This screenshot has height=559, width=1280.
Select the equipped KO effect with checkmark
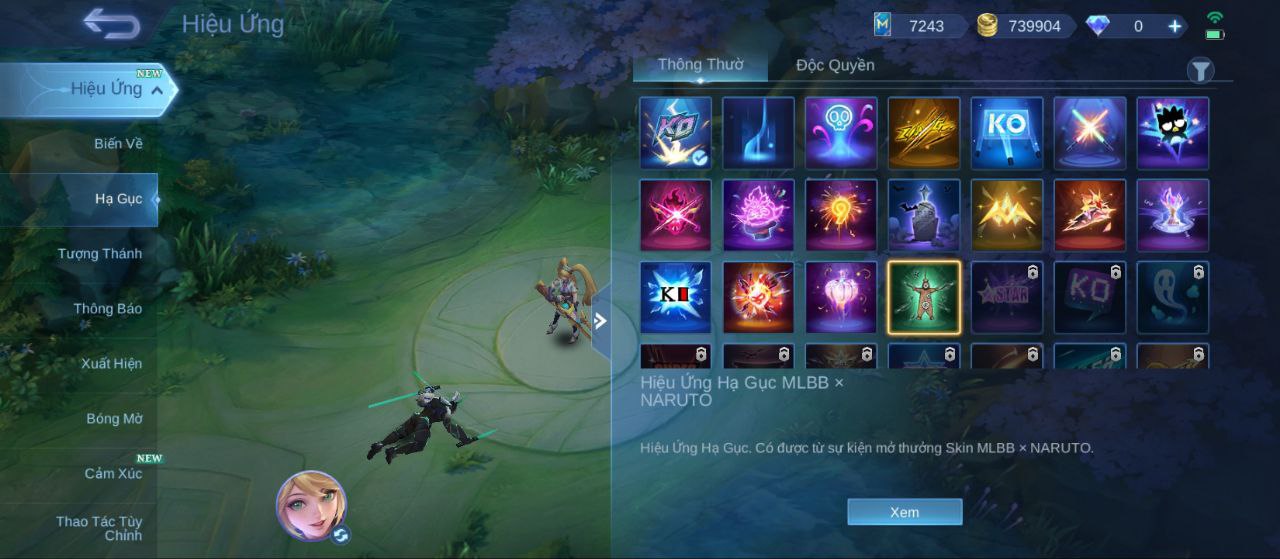[x=675, y=132]
